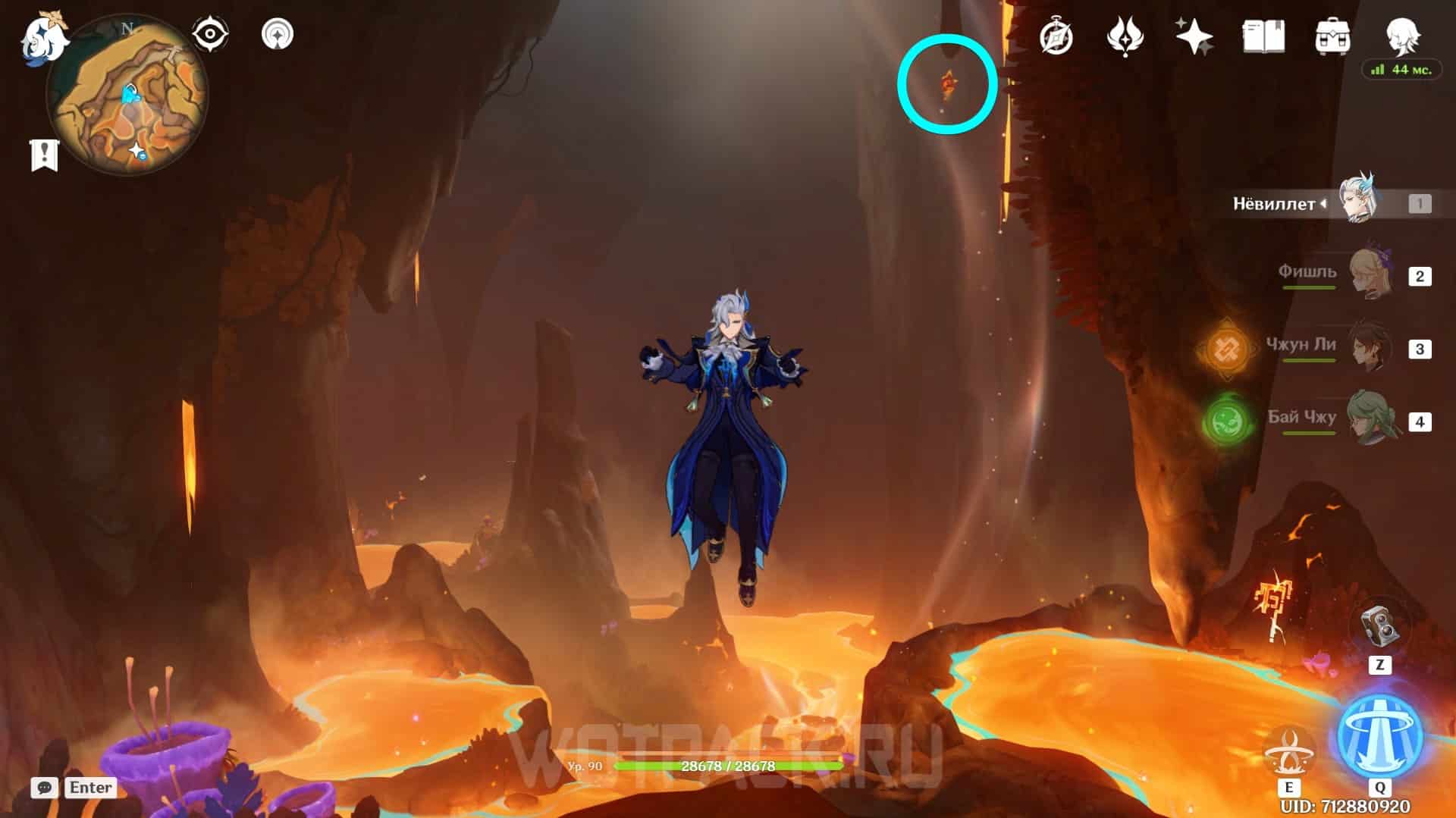
Task: Open the events compass icon
Action: coord(1056,36)
